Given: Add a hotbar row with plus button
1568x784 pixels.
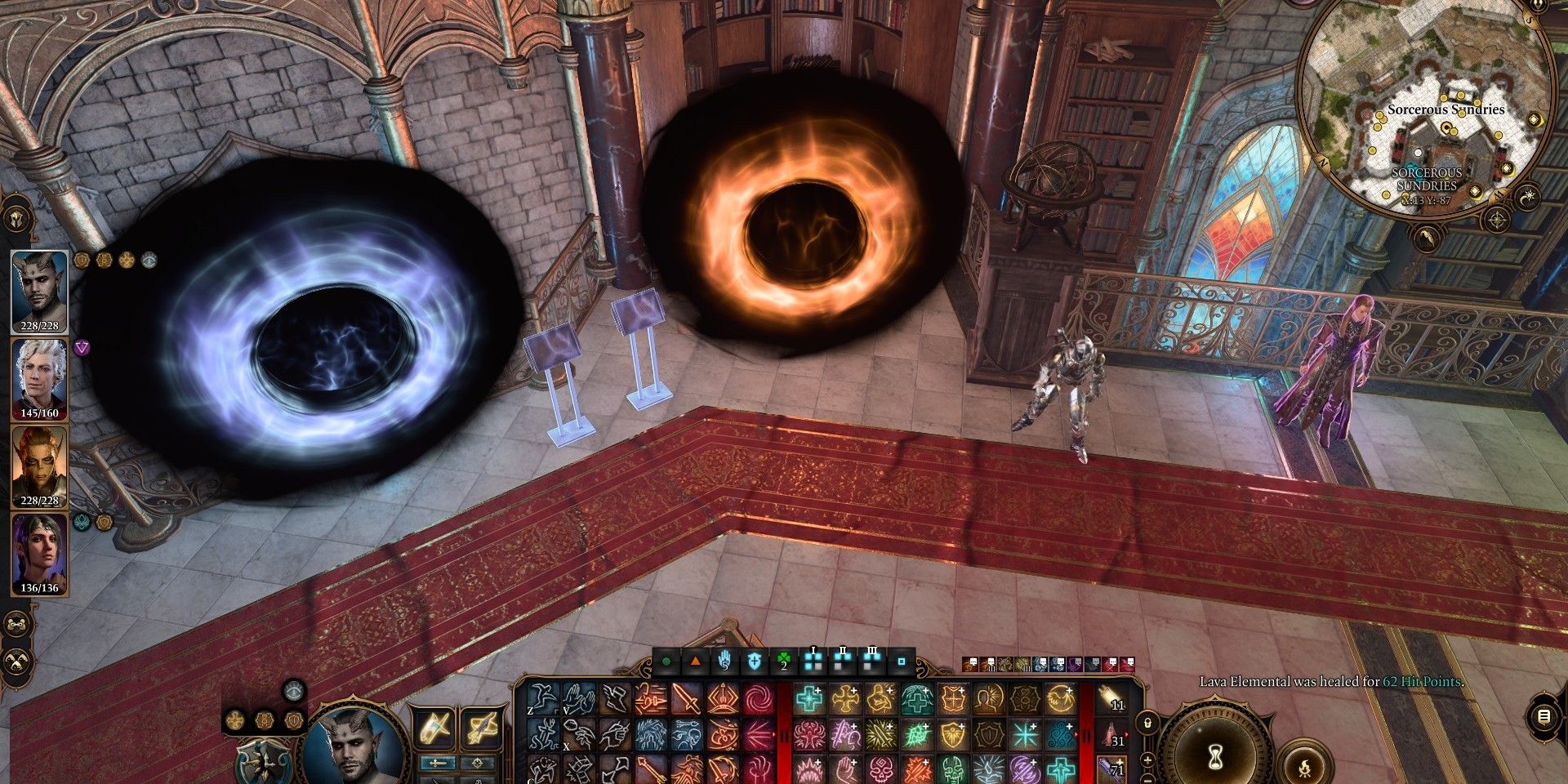Looking at the screenshot, I should (1147, 760).
